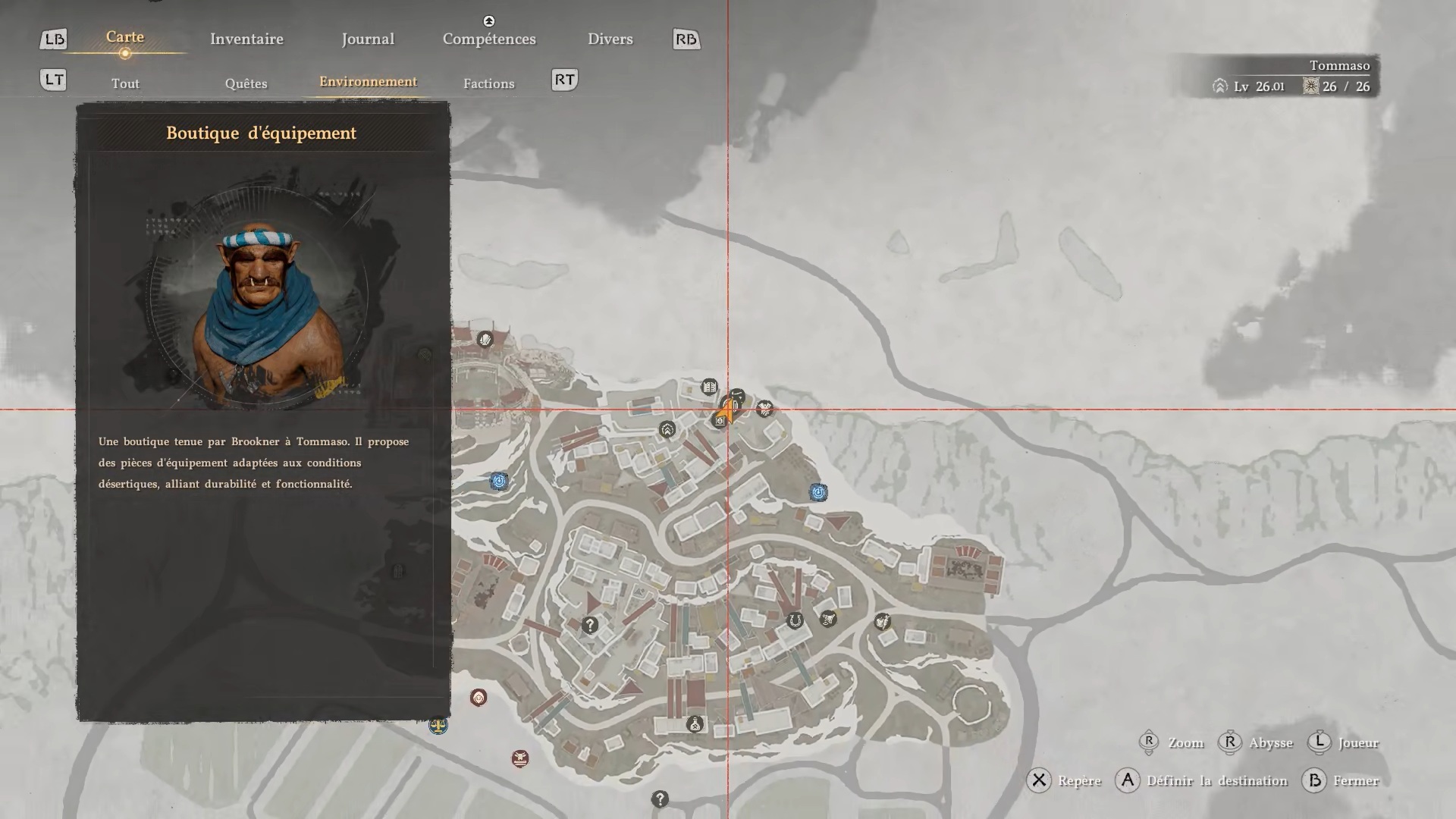Screen dimensions: 1456x819
Task: Select the horseshoe stable map marker
Action: click(795, 621)
